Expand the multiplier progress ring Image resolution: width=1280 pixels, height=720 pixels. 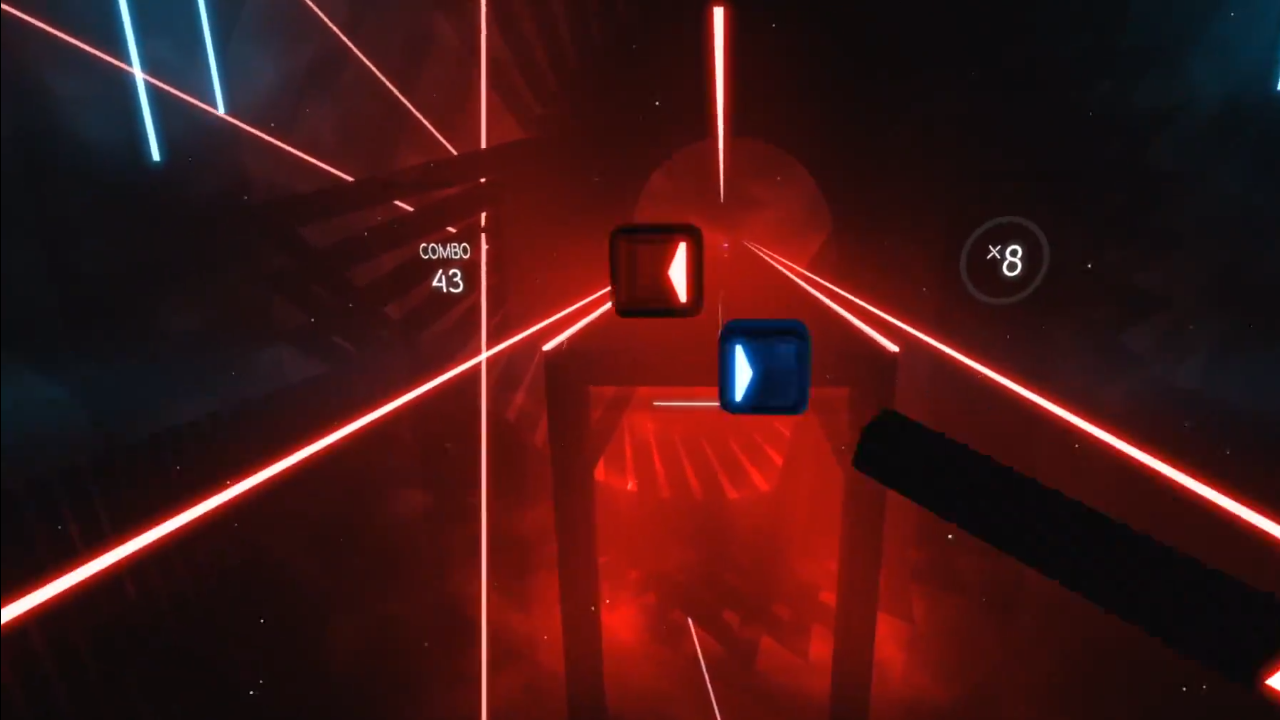coord(1005,262)
